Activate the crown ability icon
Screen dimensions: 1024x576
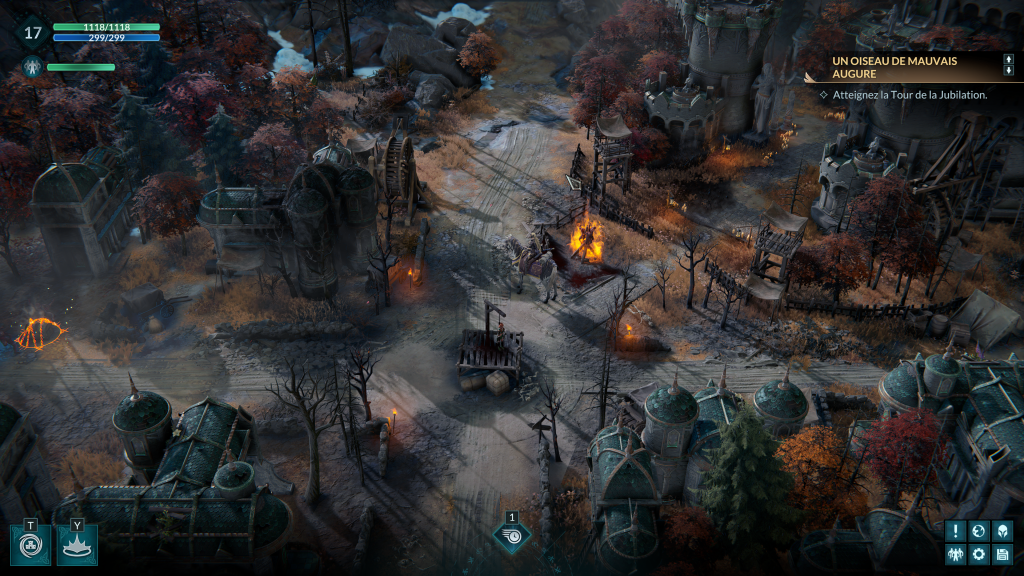coord(77,546)
